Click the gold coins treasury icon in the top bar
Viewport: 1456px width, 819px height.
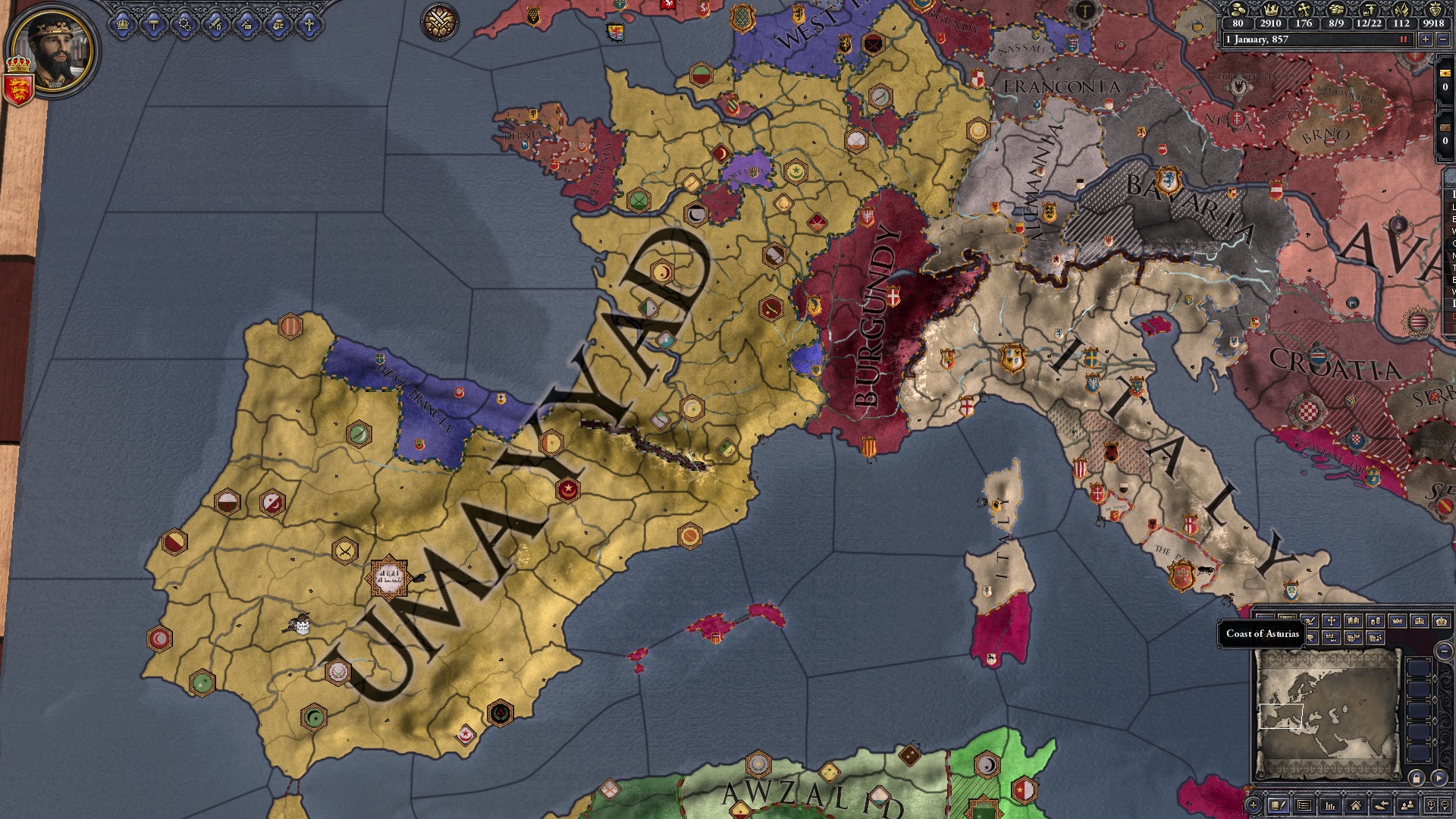click(x=1238, y=11)
